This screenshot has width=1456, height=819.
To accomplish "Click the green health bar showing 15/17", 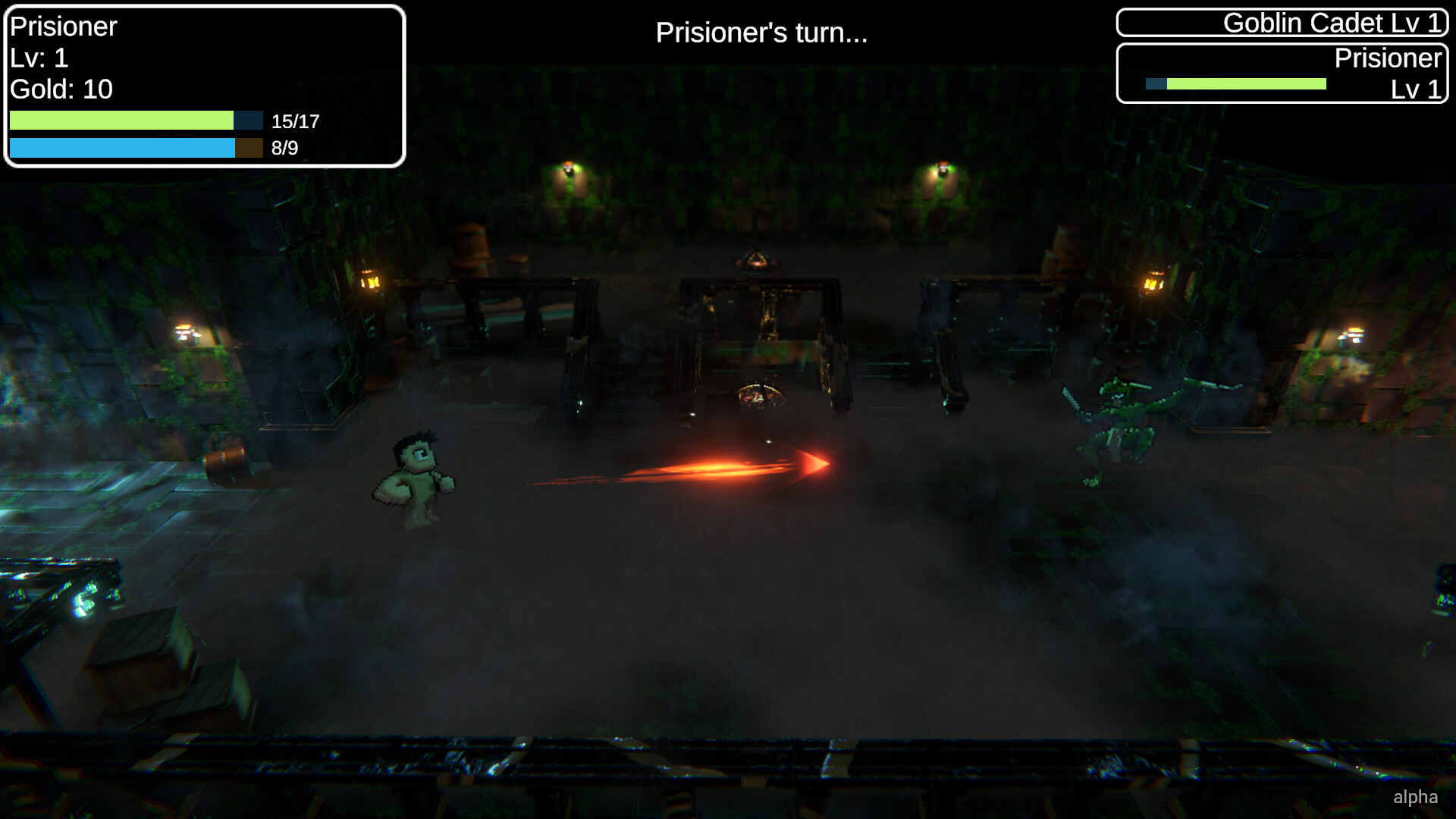I will pos(121,120).
